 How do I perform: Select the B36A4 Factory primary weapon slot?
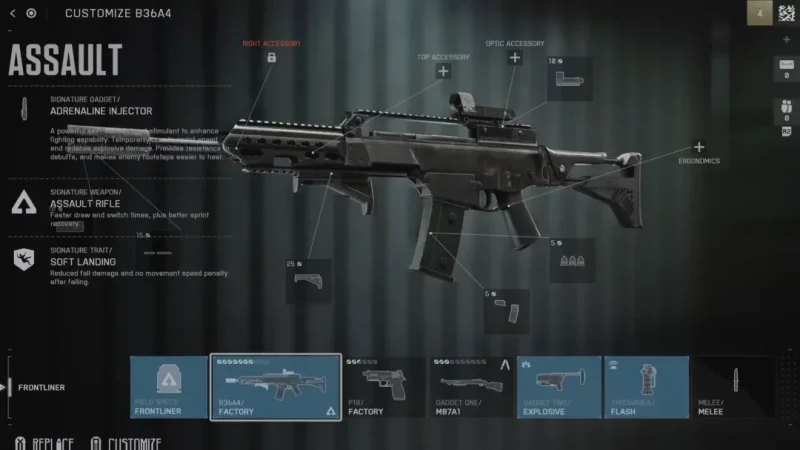(275, 388)
